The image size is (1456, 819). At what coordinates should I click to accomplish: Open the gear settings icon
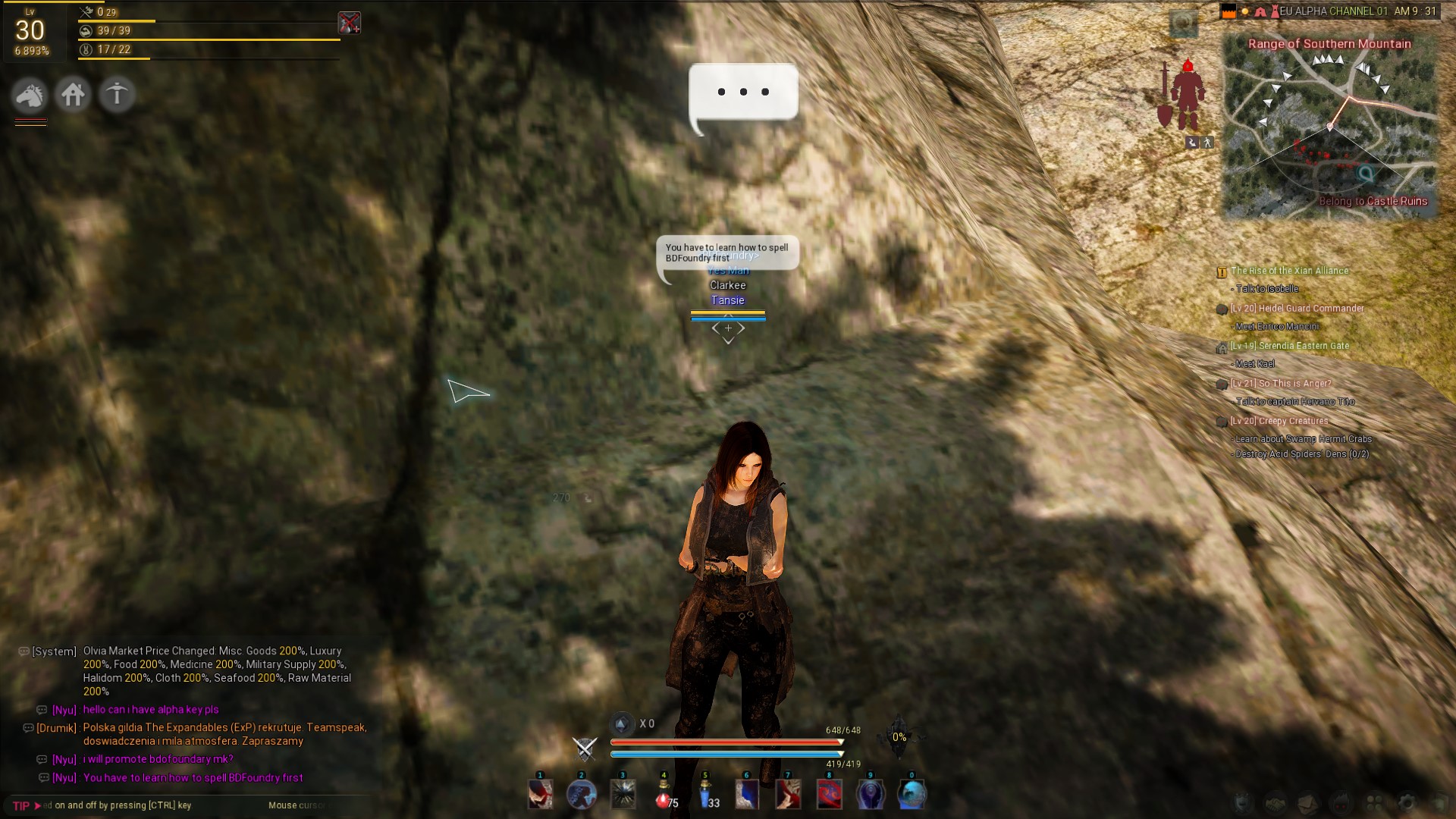pyautogui.click(x=1407, y=802)
